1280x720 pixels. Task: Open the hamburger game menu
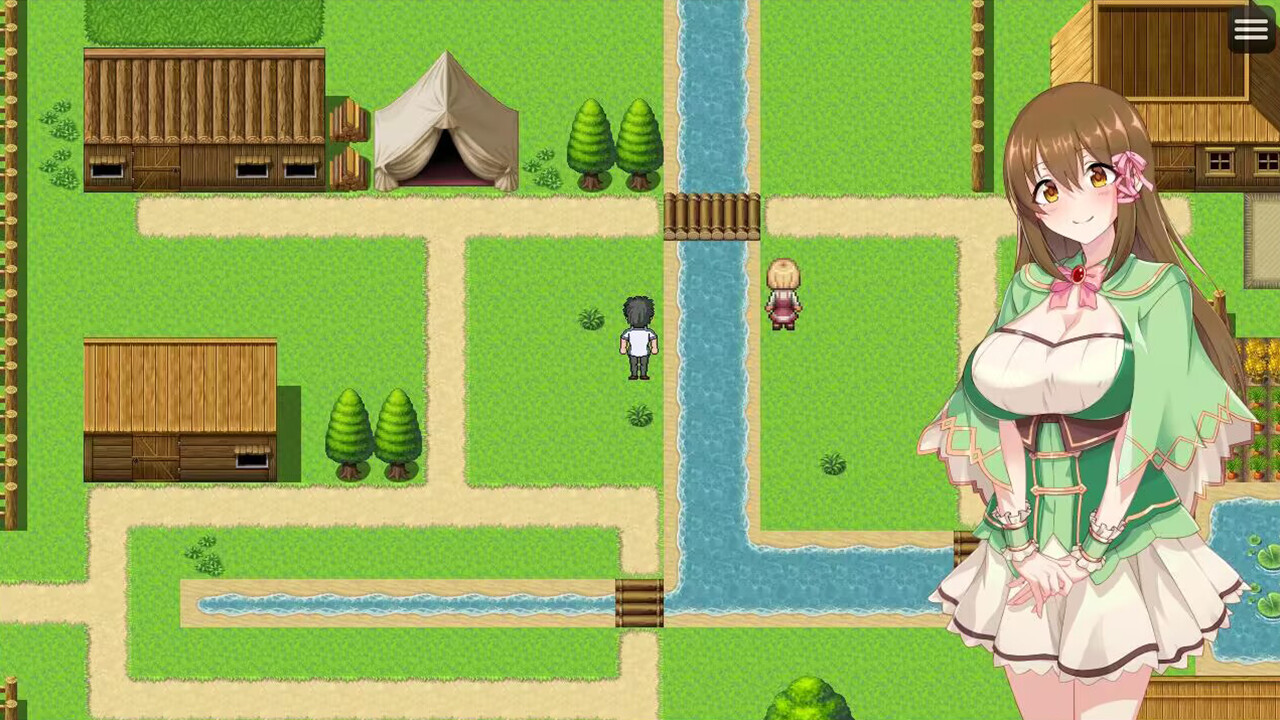(x=1251, y=30)
